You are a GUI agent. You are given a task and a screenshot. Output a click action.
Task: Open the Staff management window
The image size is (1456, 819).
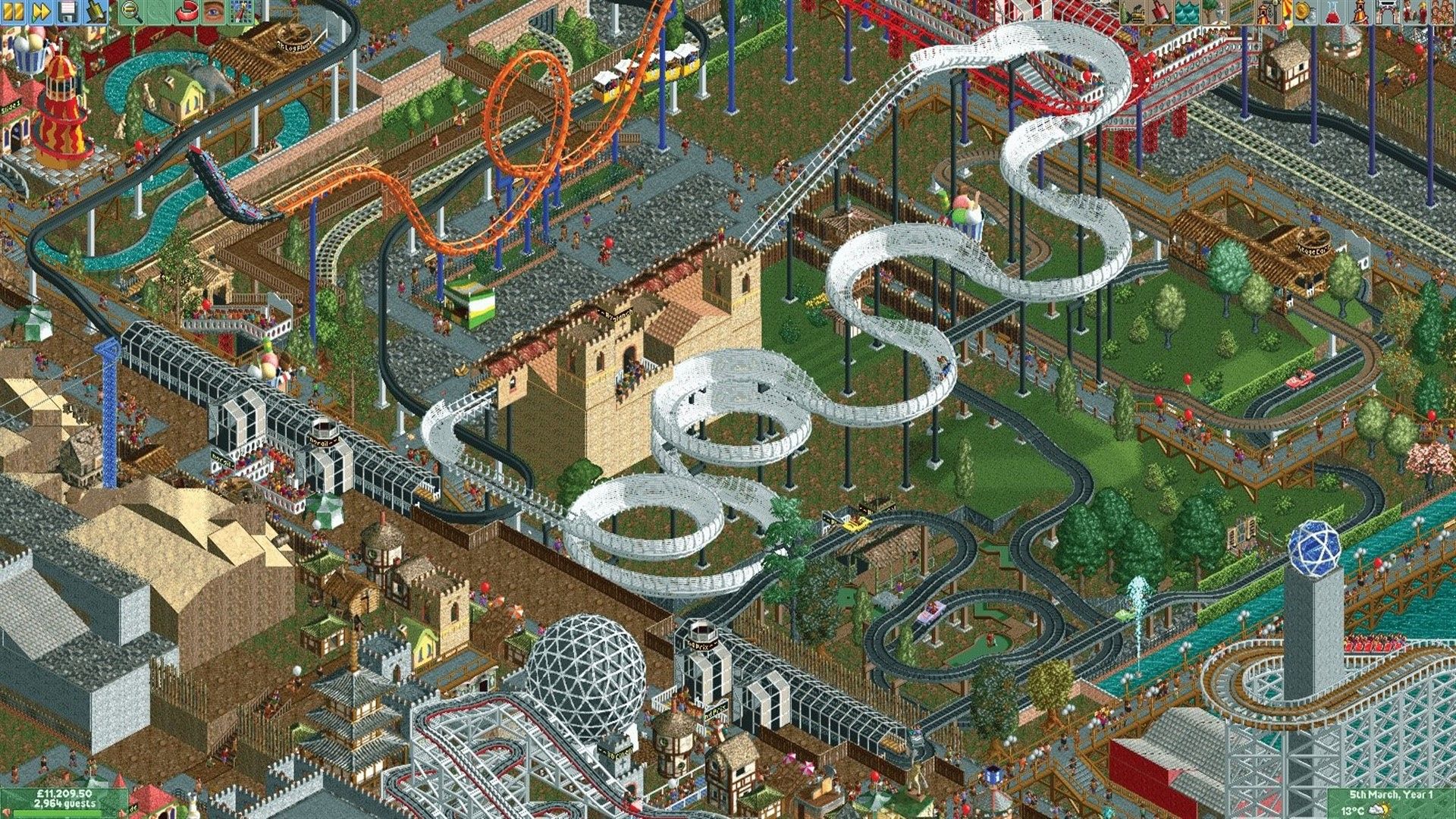click(x=1413, y=11)
